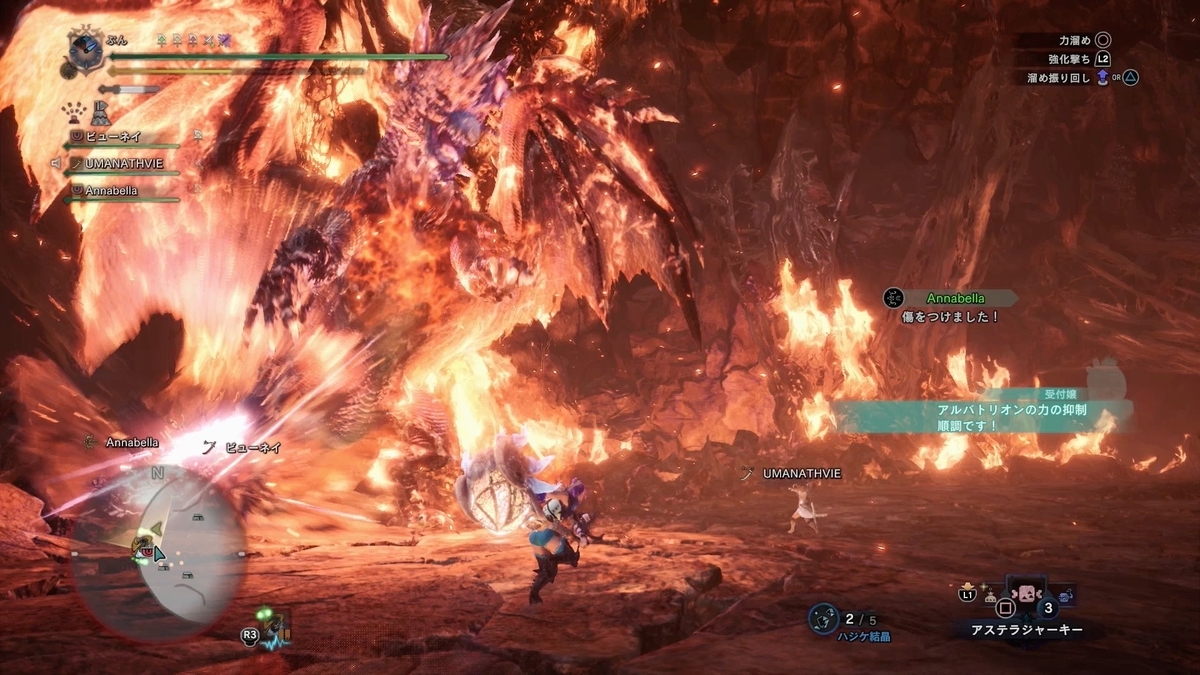This screenshot has width=1200, height=675.
Task: Select party member Annabella in the party list
Action: 111,190
